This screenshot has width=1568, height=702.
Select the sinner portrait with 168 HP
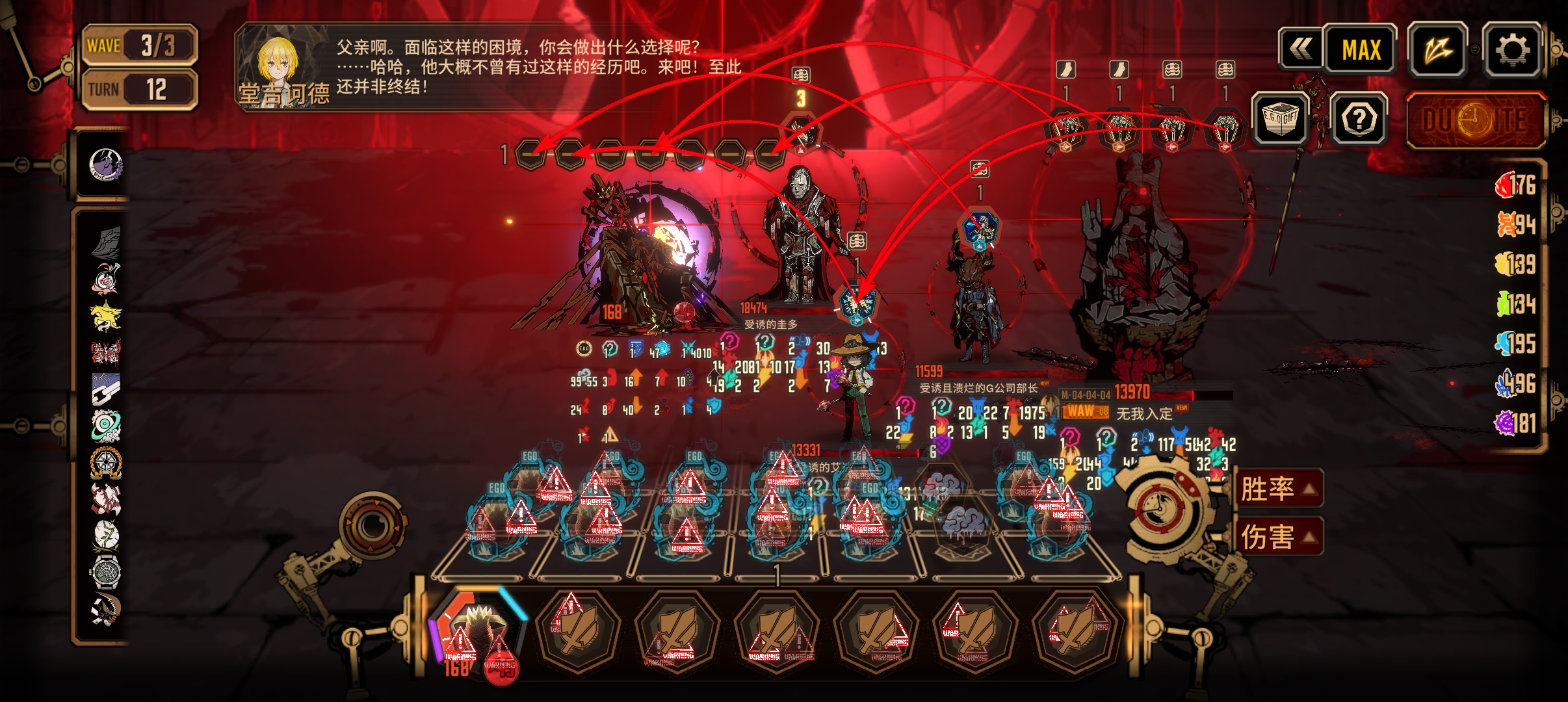click(x=478, y=634)
